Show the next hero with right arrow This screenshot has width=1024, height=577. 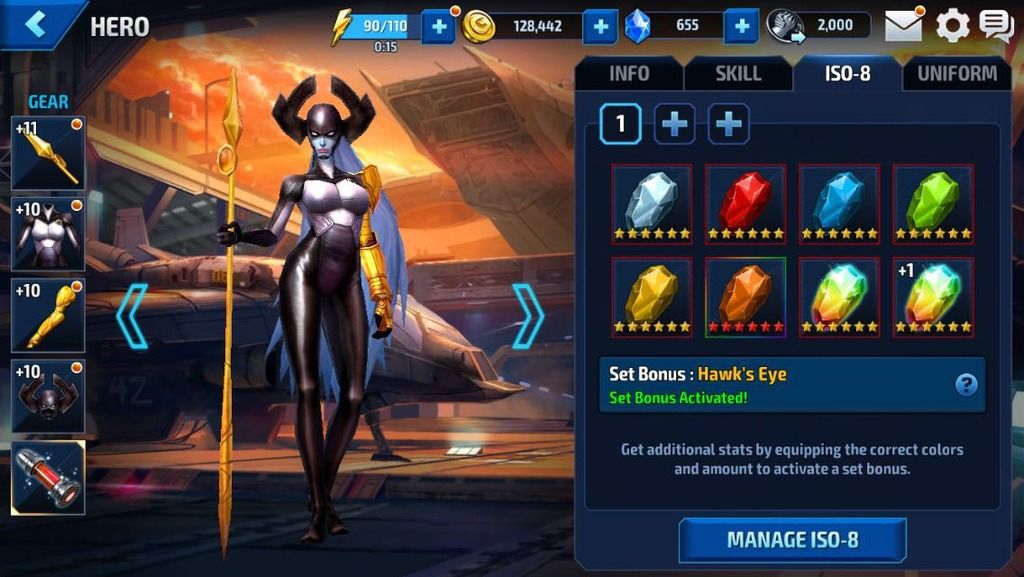(x=528, y=316)
